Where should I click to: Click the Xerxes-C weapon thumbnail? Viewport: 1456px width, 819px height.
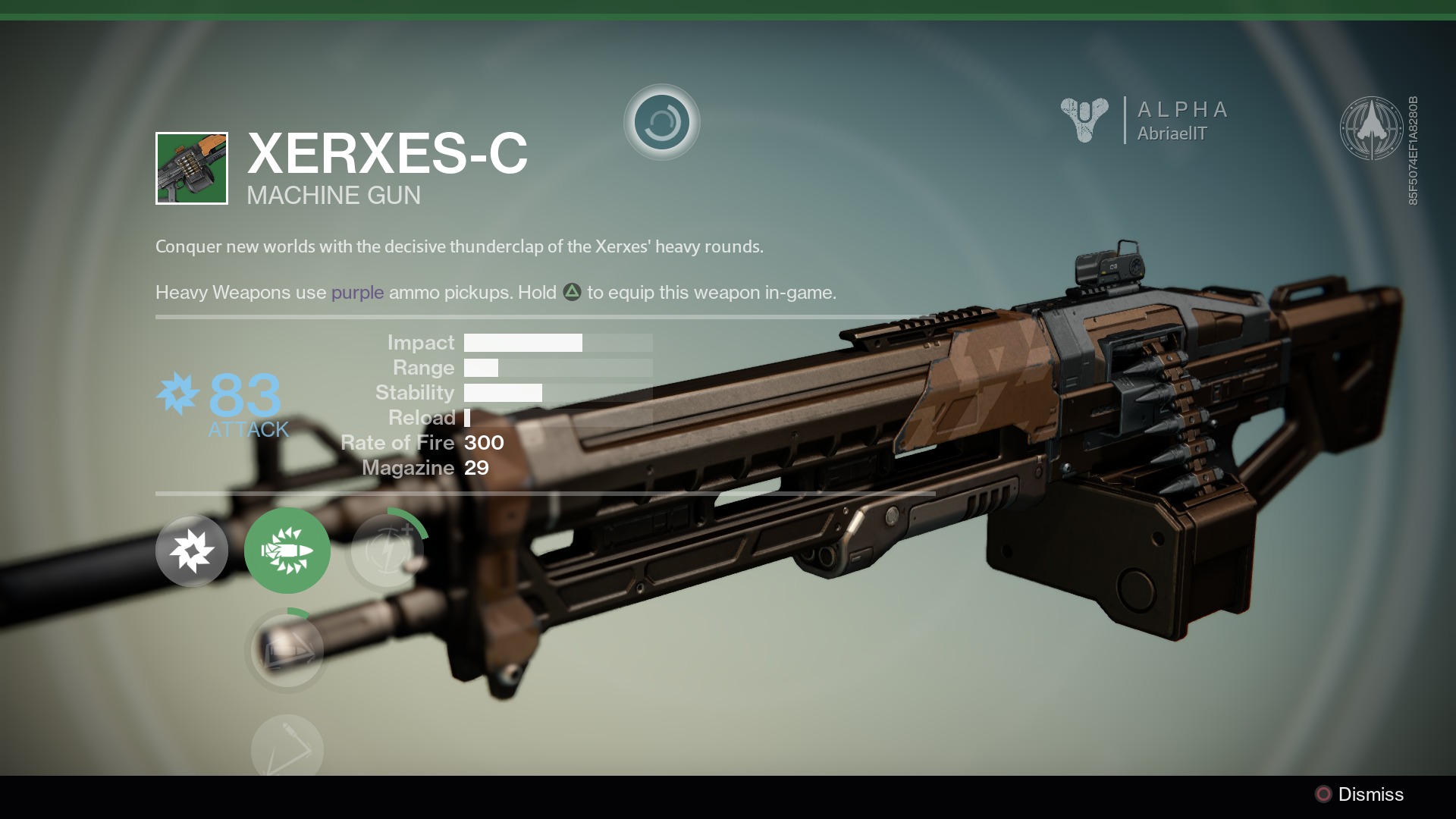(191, 168)
